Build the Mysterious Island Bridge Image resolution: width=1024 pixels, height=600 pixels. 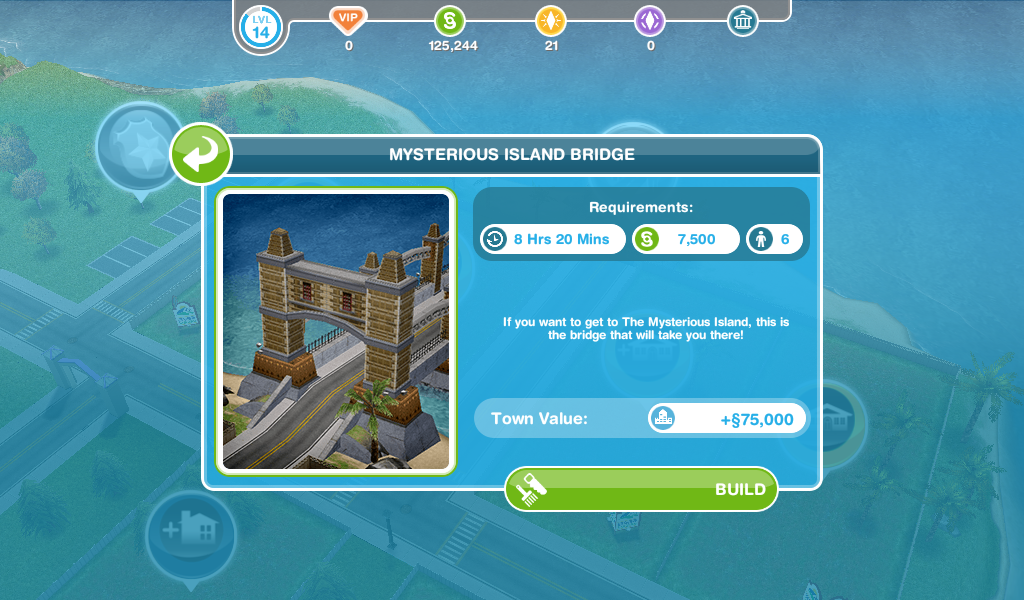point(641,489)
